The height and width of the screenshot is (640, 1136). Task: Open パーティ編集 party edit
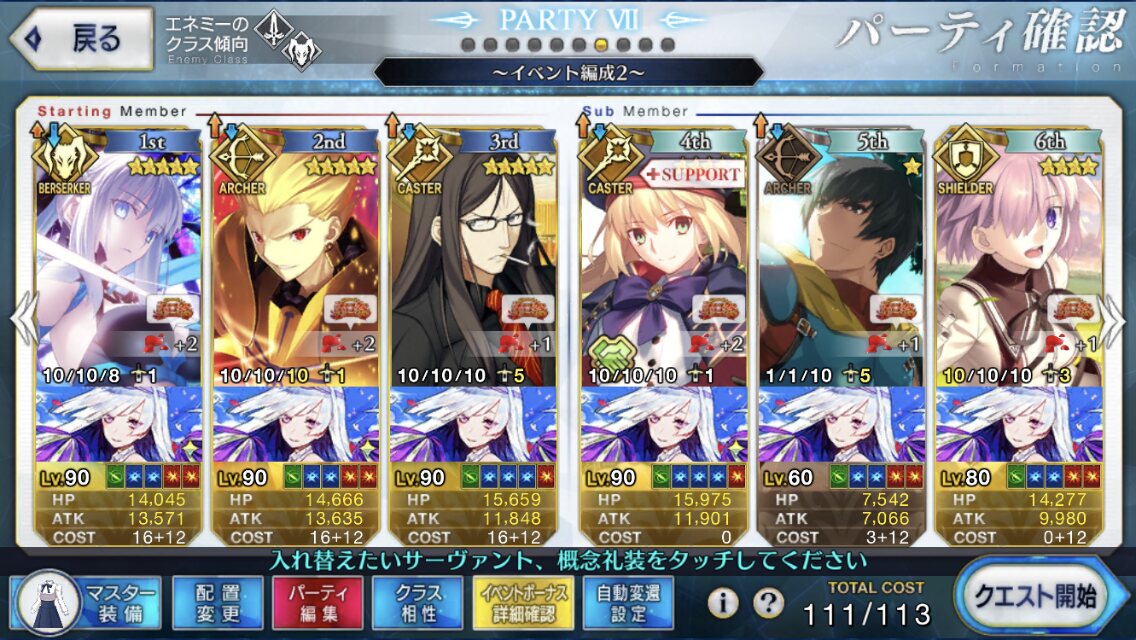click(313, 602)
